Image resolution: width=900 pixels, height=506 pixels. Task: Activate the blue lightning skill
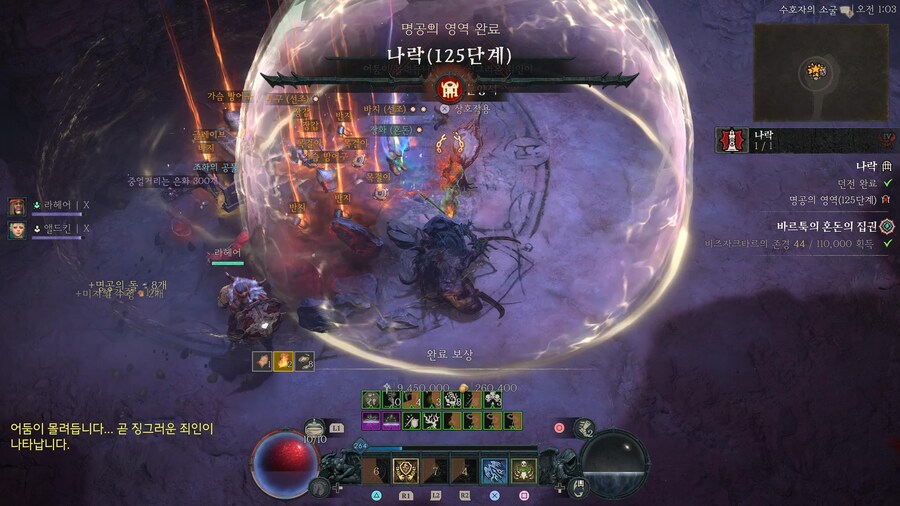pyautogui.click(x=494, y=470)
